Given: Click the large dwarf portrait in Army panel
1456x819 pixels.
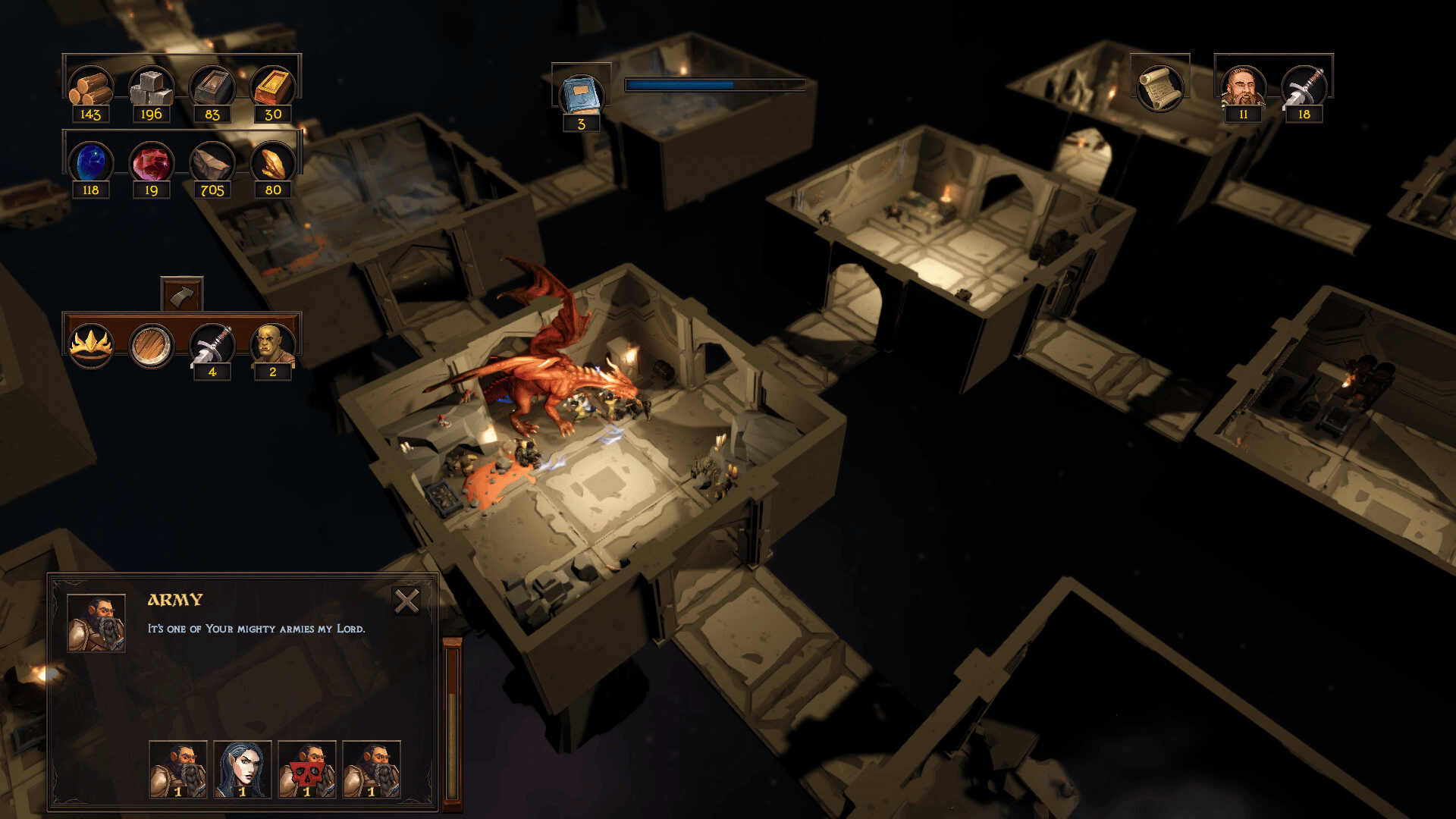Looking at the screenshot, I should click(x=96, y=623).
